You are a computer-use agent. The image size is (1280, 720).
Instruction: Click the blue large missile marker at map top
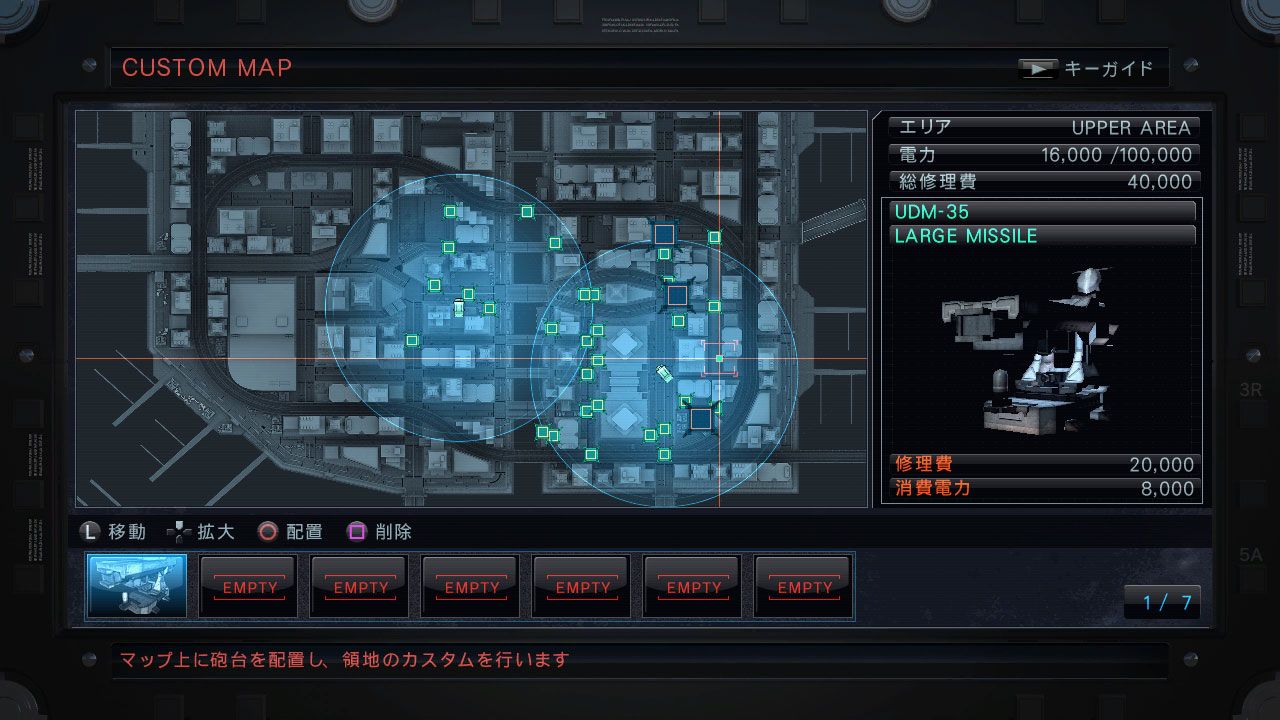point(663,233)
